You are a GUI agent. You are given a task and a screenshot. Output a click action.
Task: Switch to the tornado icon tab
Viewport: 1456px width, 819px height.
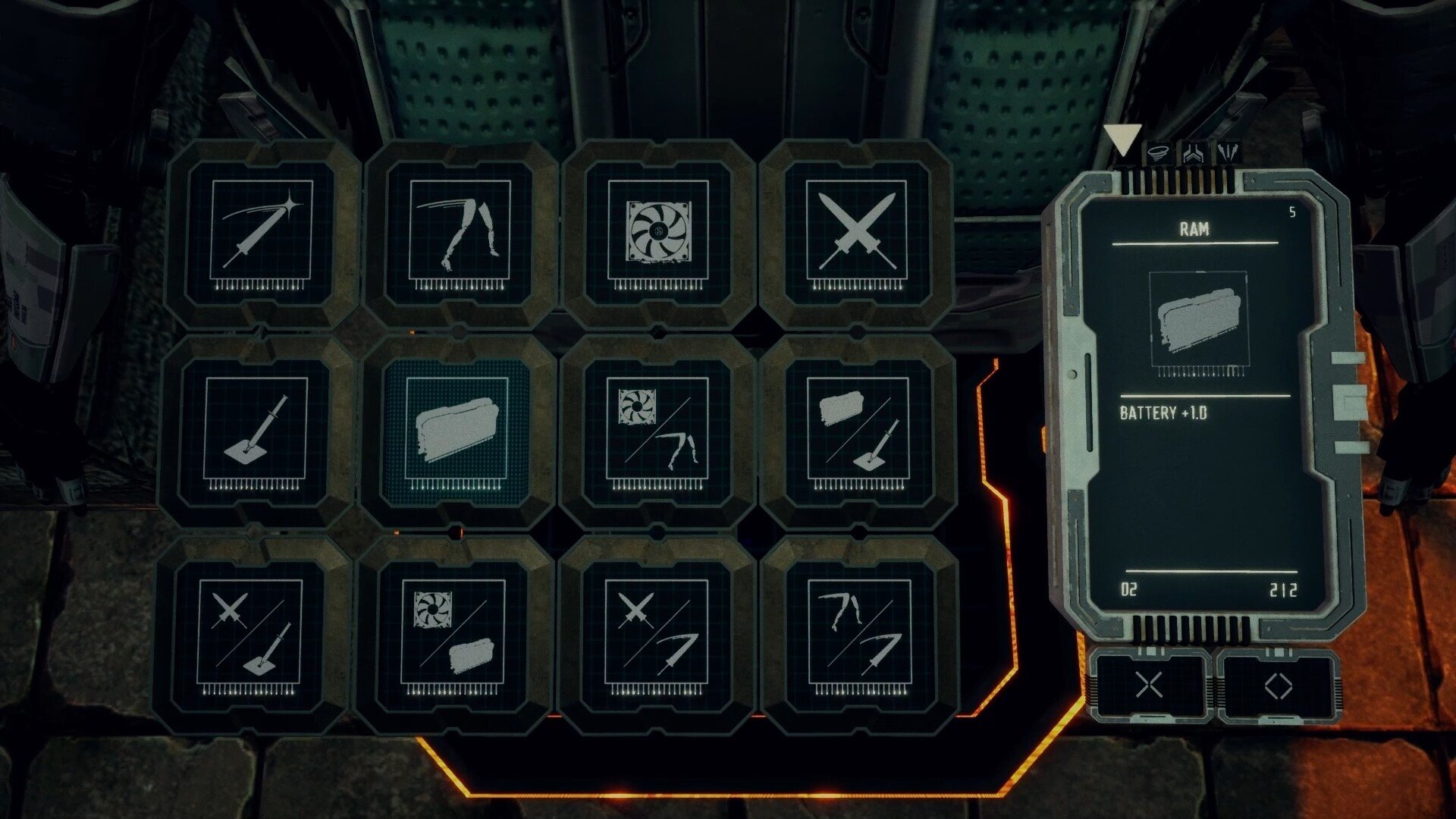[x=1157, y=153]
